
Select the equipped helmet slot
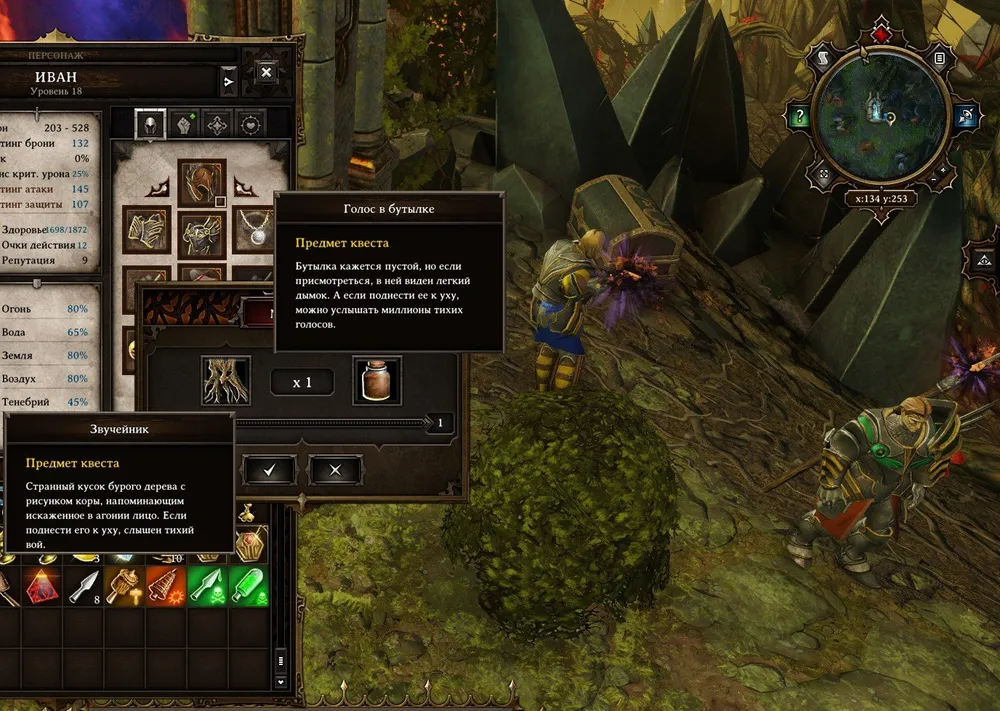(202, 183)
